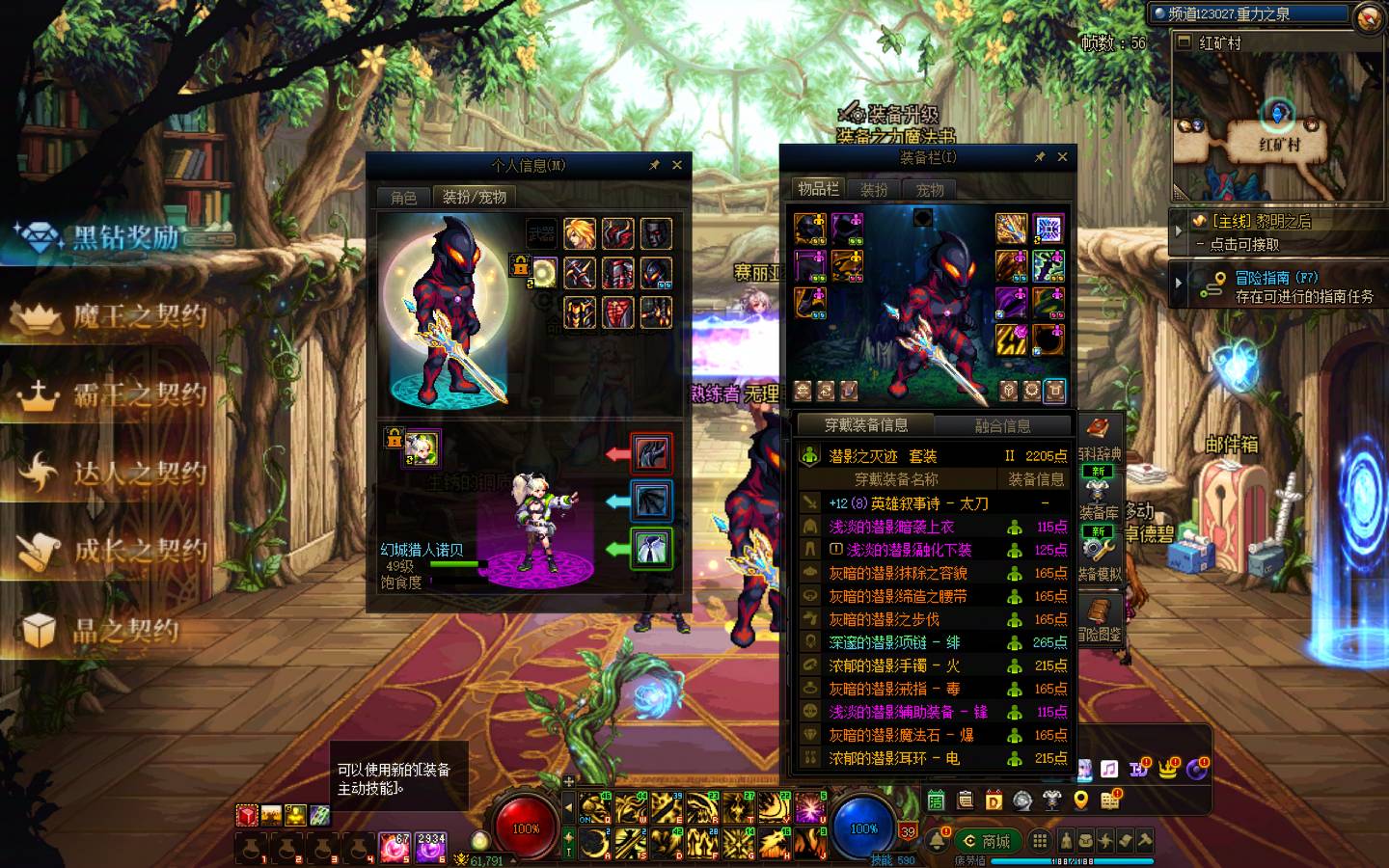Open the 宠物 tab in inventory
The width and height of the screenshot is (1389, 868).
coord(930,190)
